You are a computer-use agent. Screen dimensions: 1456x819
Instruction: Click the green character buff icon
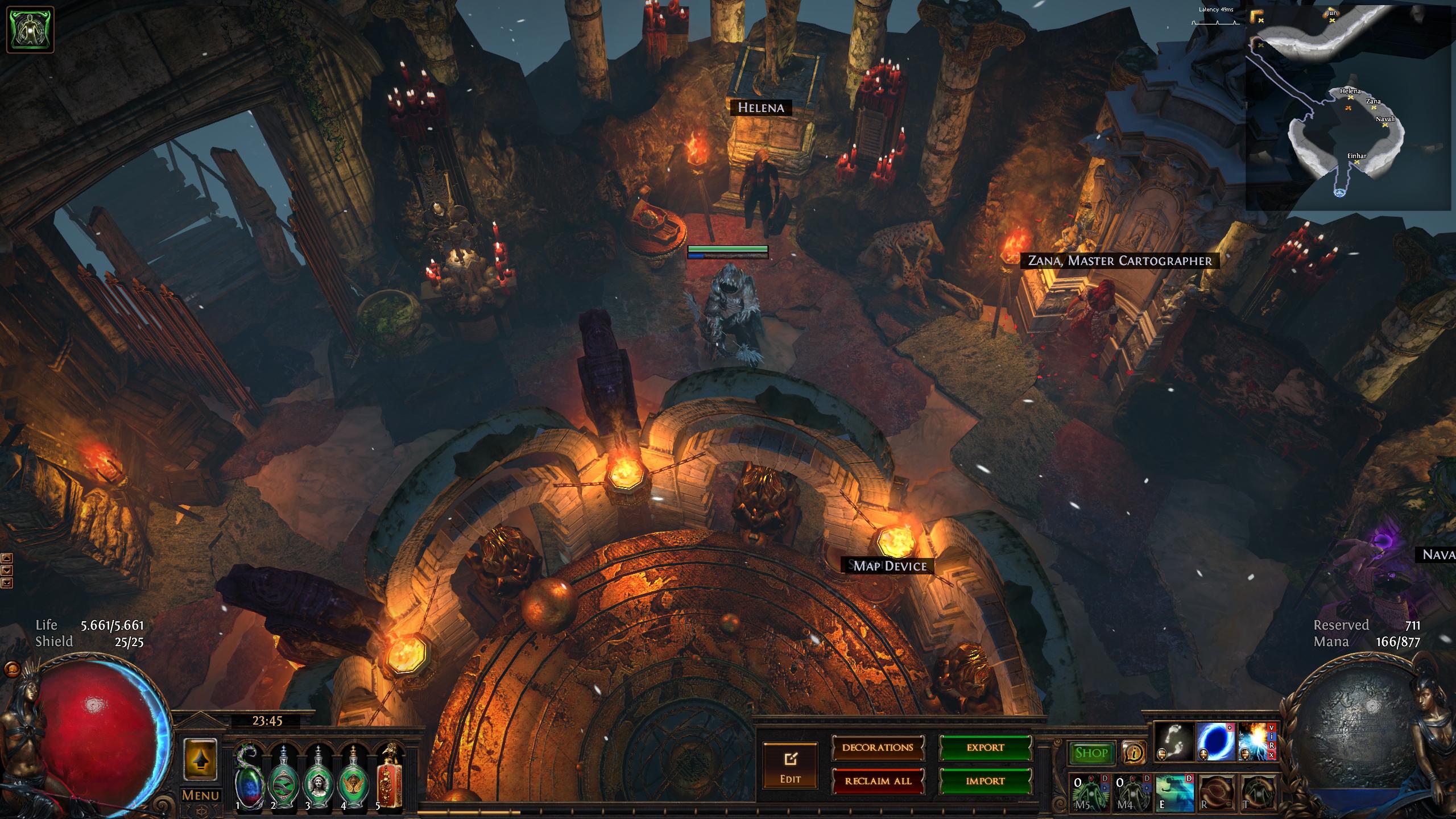(30, 30)
